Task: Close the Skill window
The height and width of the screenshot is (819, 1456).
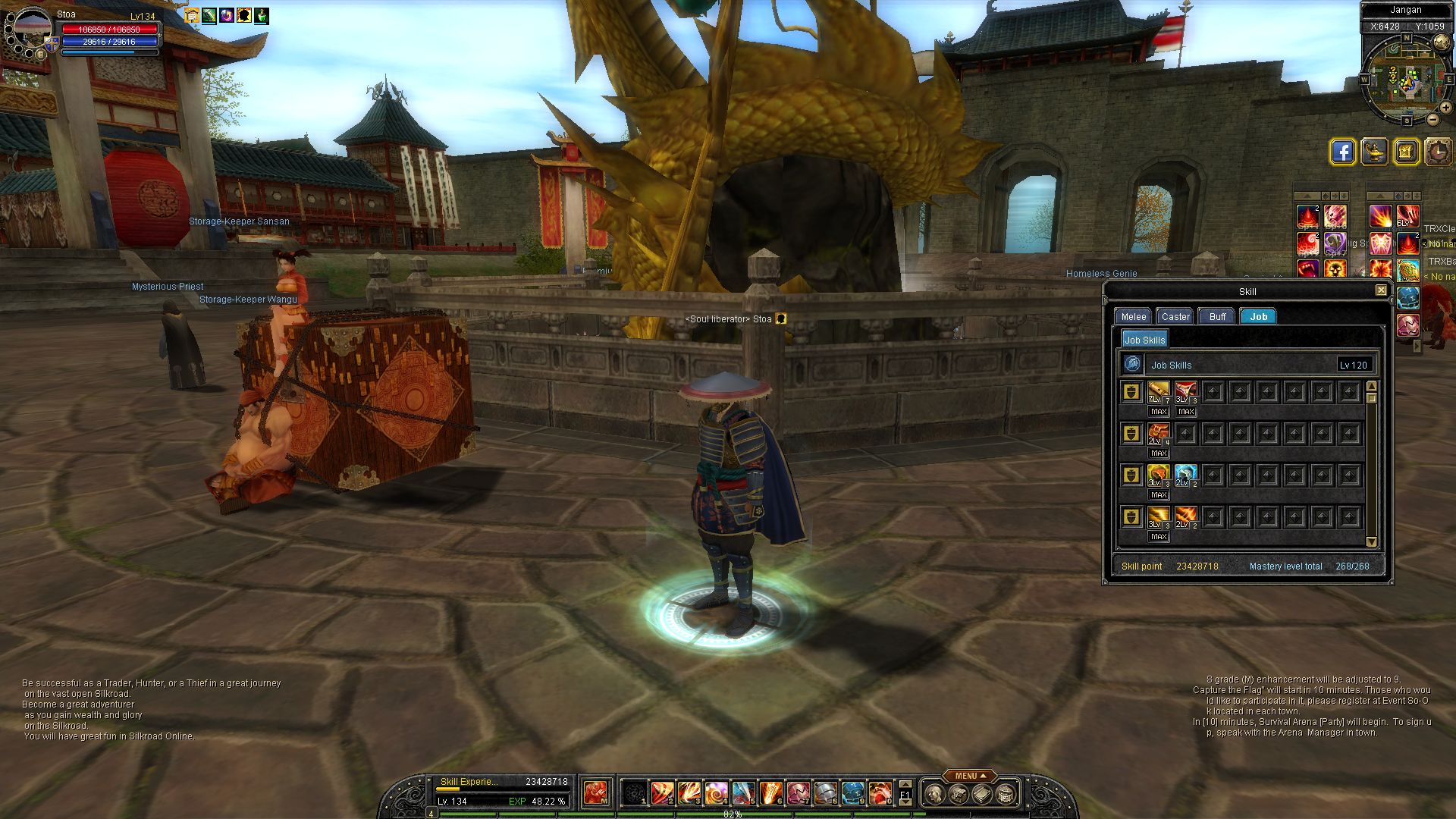Action: [1381, 290]
